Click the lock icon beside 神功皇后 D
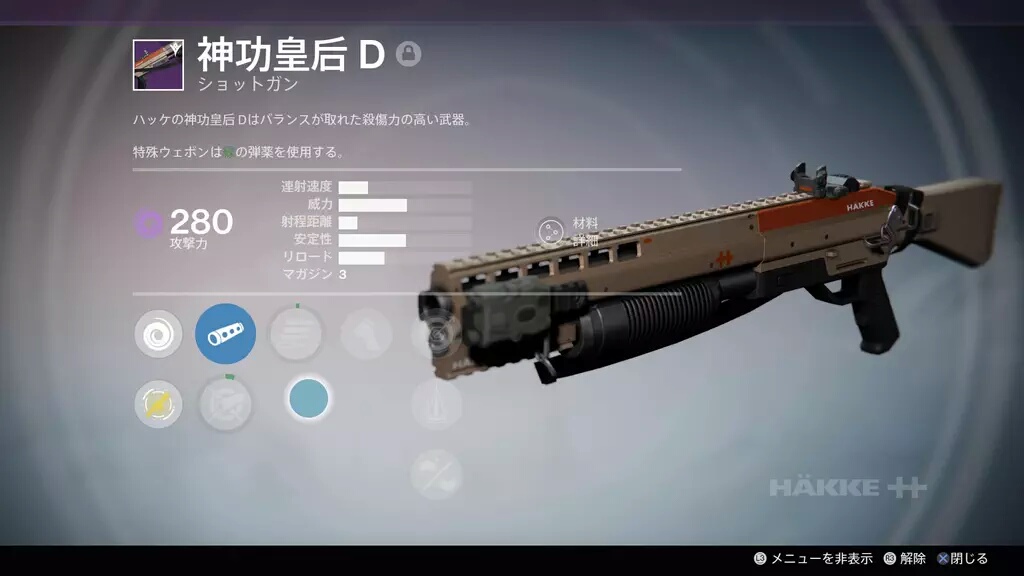The height and width of the screenshot is (576, 1024). (408, 54)
